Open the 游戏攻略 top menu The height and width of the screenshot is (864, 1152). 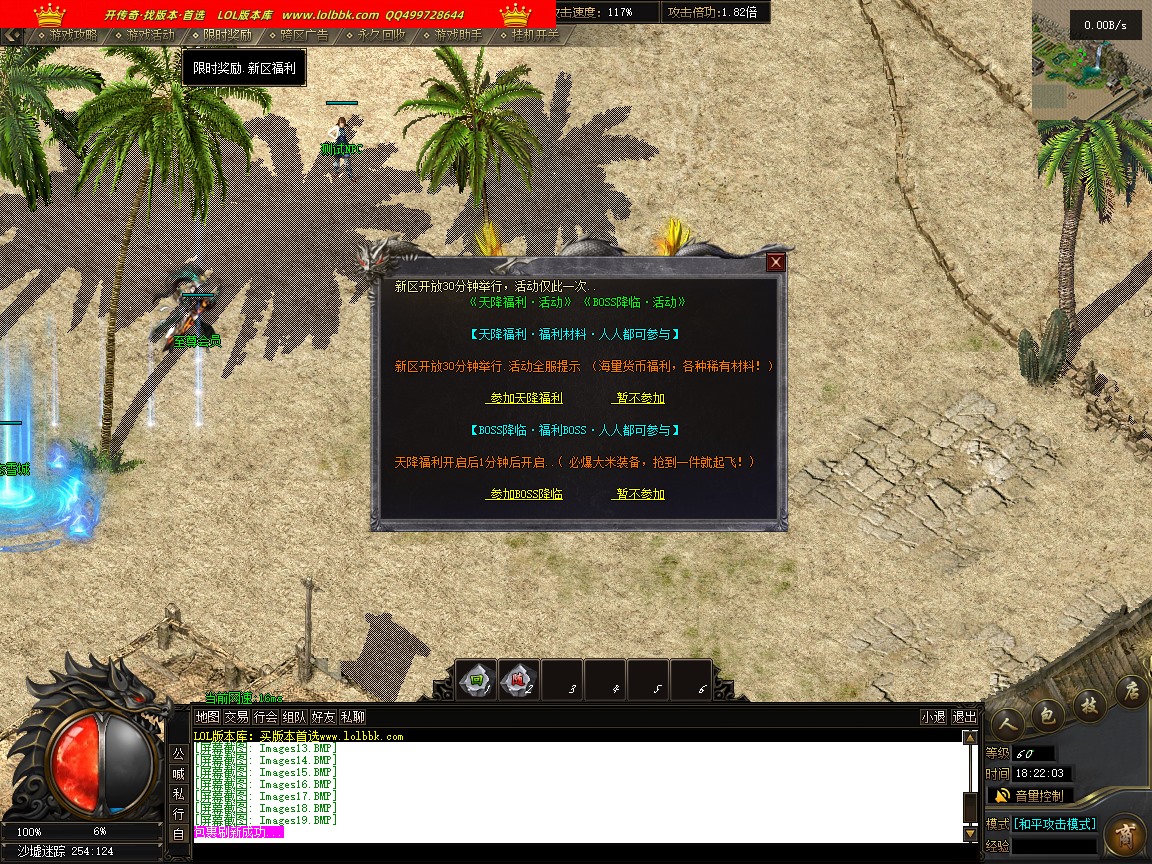[73, 35]
